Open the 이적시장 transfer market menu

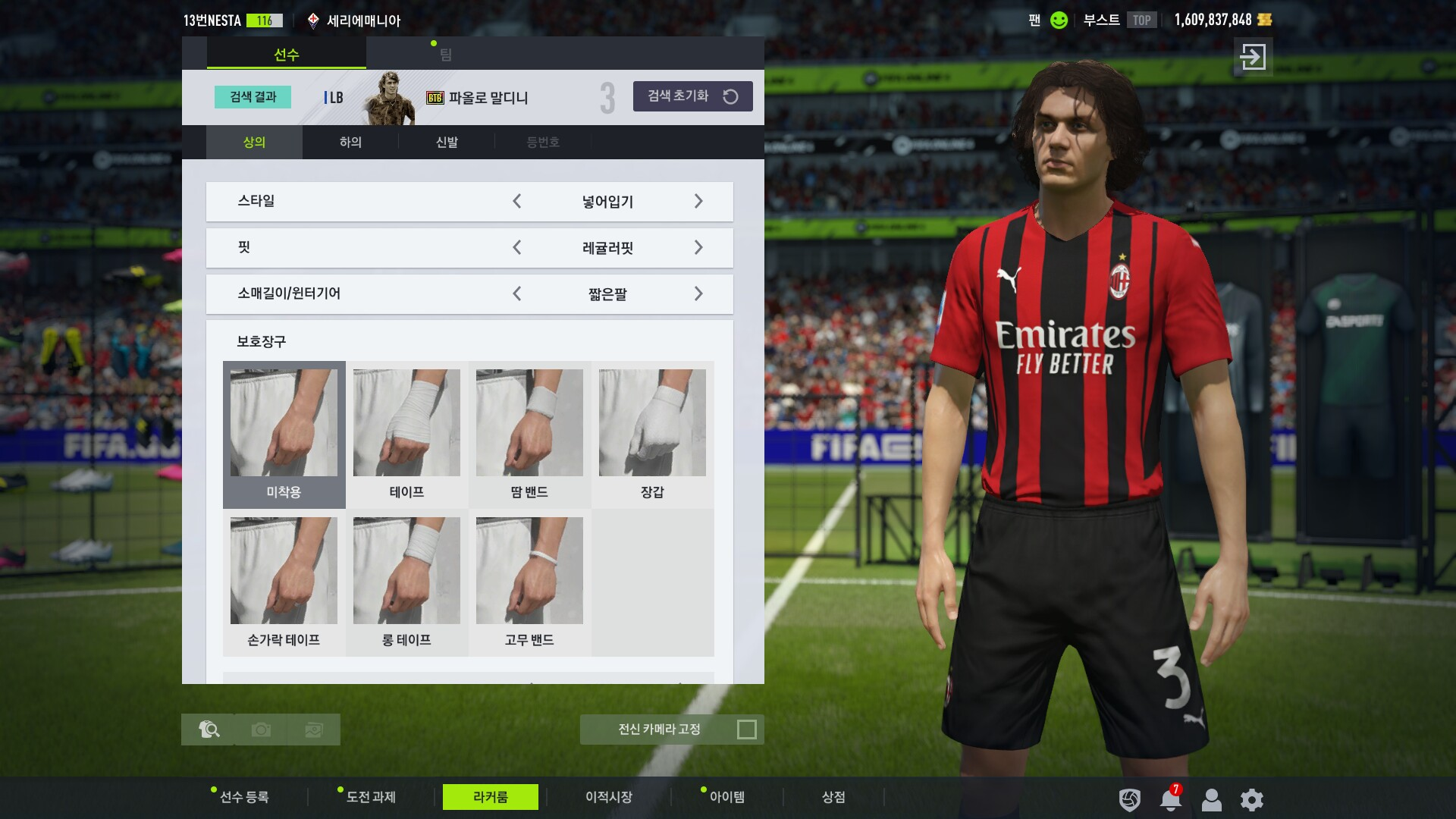pos(608,797)
